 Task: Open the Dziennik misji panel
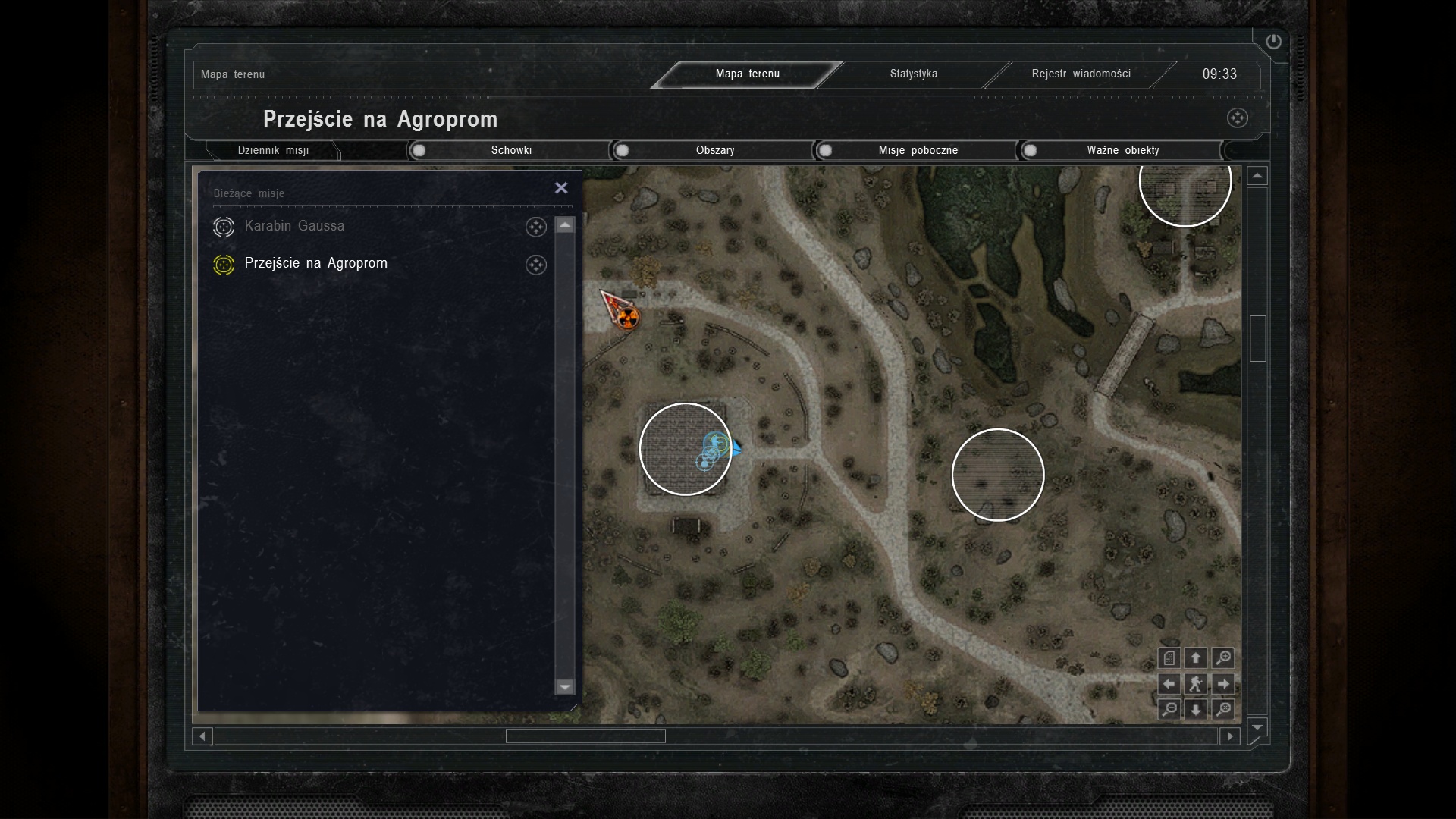point(273,150)
